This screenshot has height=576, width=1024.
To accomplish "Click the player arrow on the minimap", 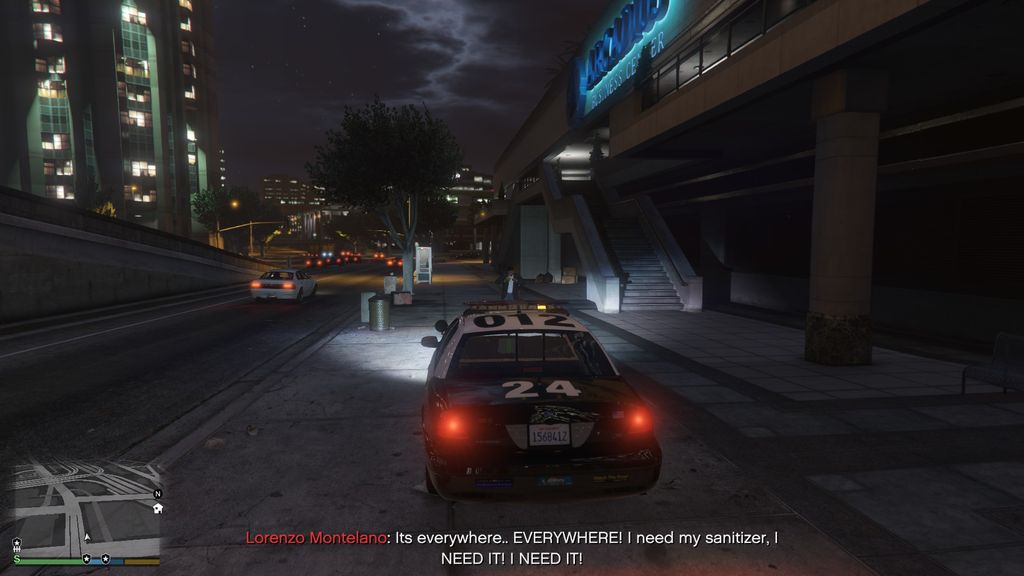I will [x=87, y=537].
